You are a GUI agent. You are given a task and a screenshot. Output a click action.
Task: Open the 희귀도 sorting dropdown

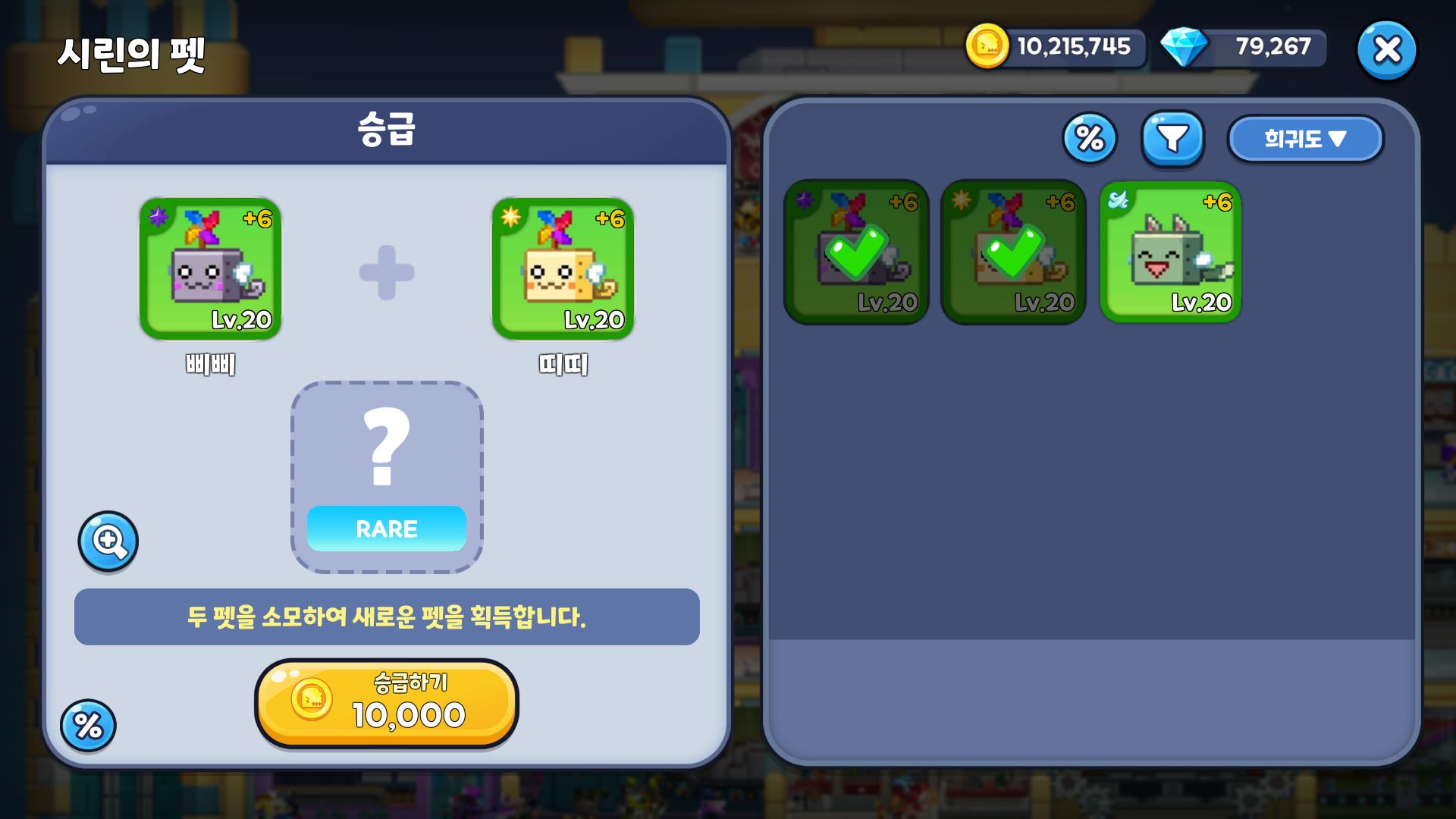click(x=1306, y=138)
